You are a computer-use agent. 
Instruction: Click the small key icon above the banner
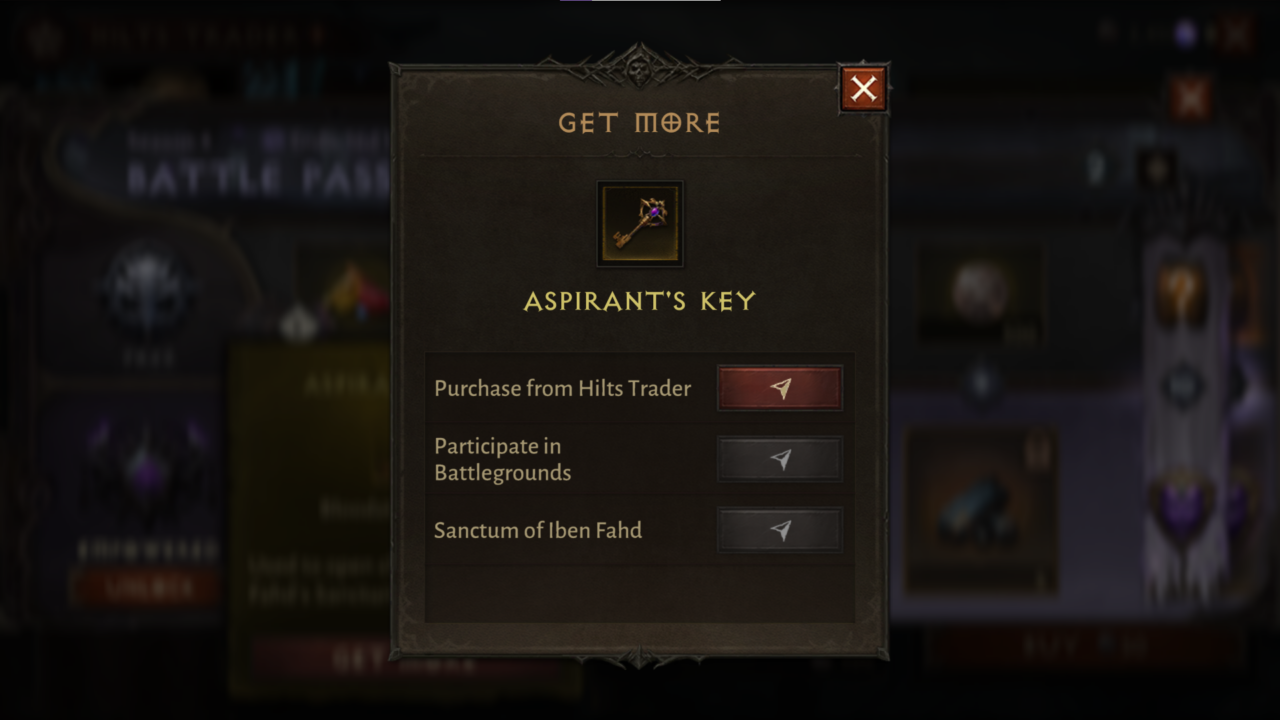(x=1157, y=166)
